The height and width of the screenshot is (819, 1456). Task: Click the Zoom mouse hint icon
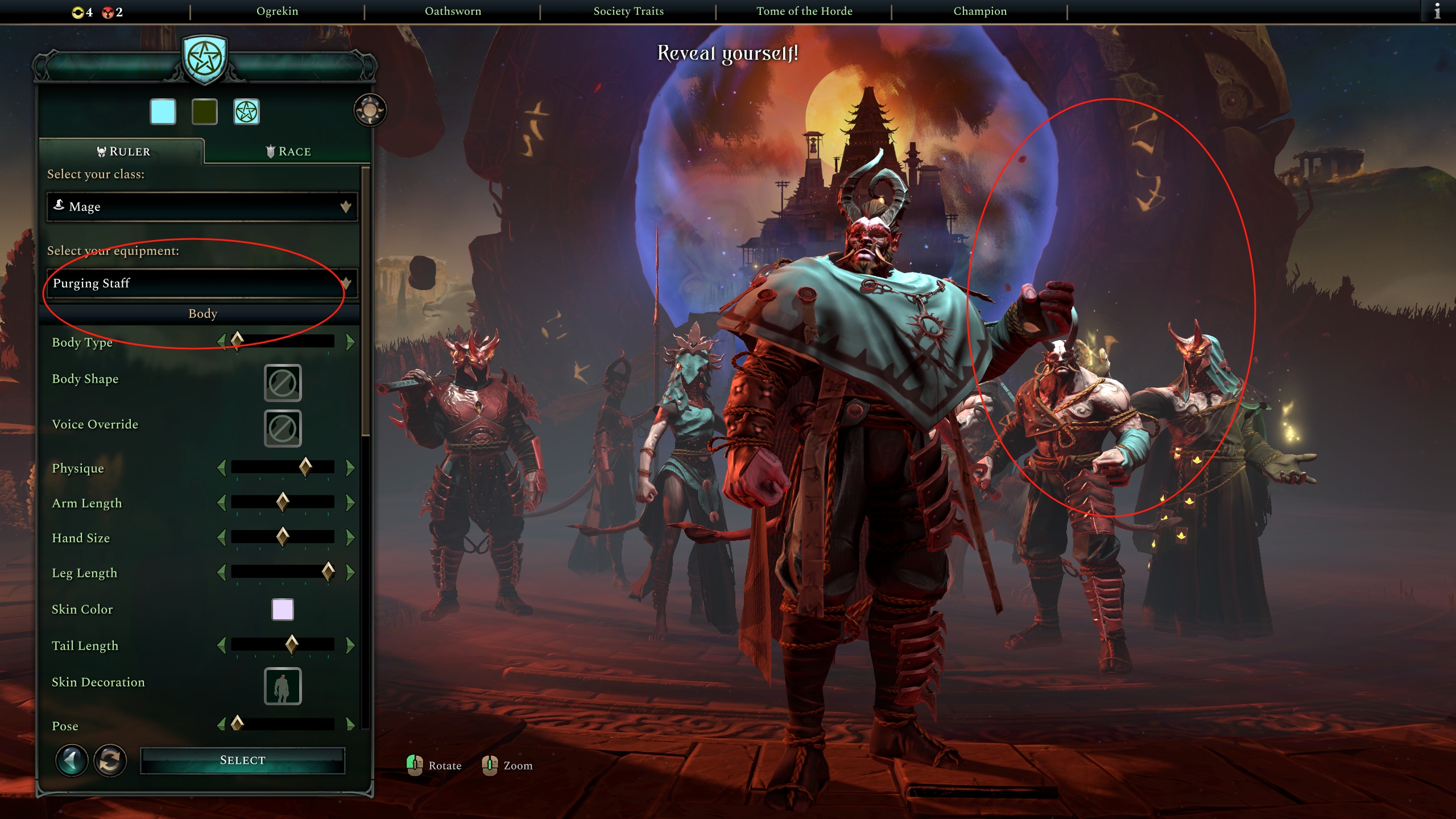[490, 765]
